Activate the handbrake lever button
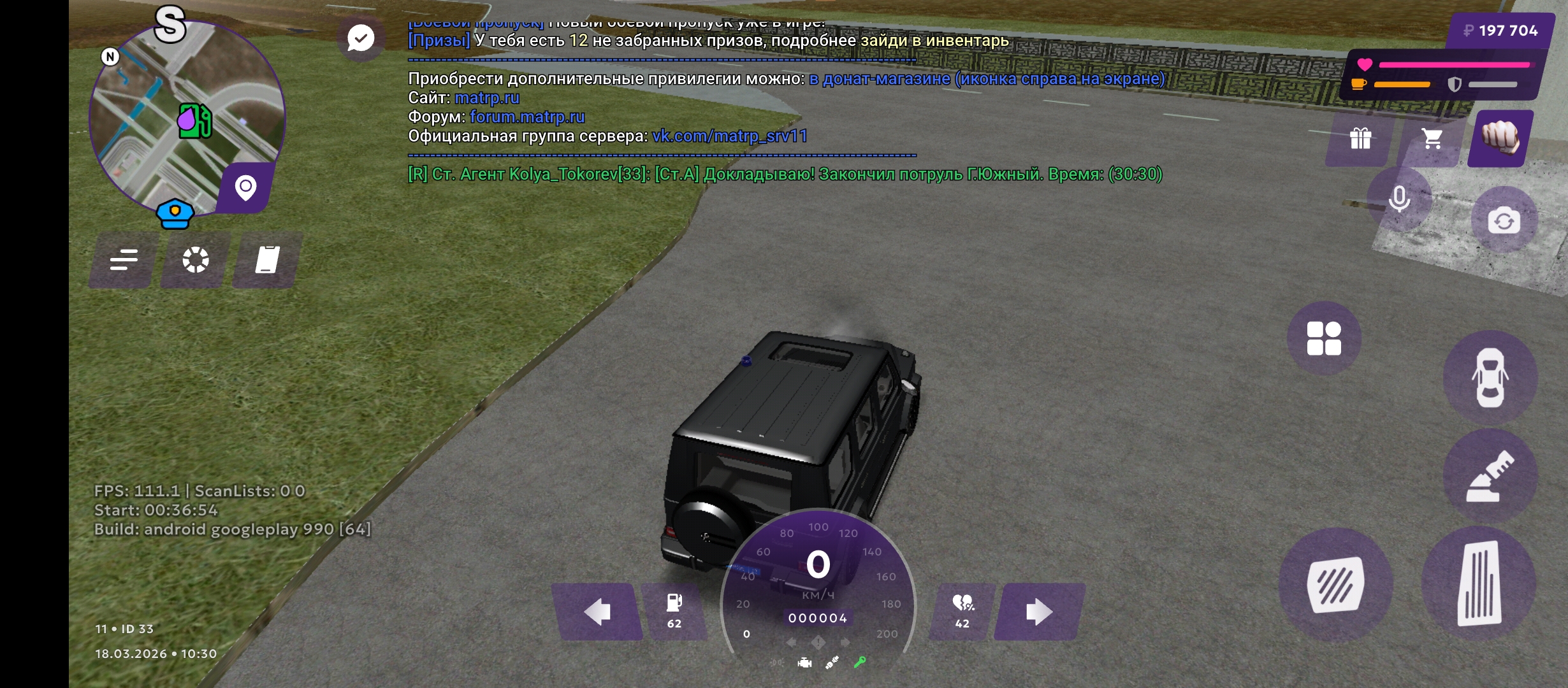1568x688 pixels. [1490, 477]
